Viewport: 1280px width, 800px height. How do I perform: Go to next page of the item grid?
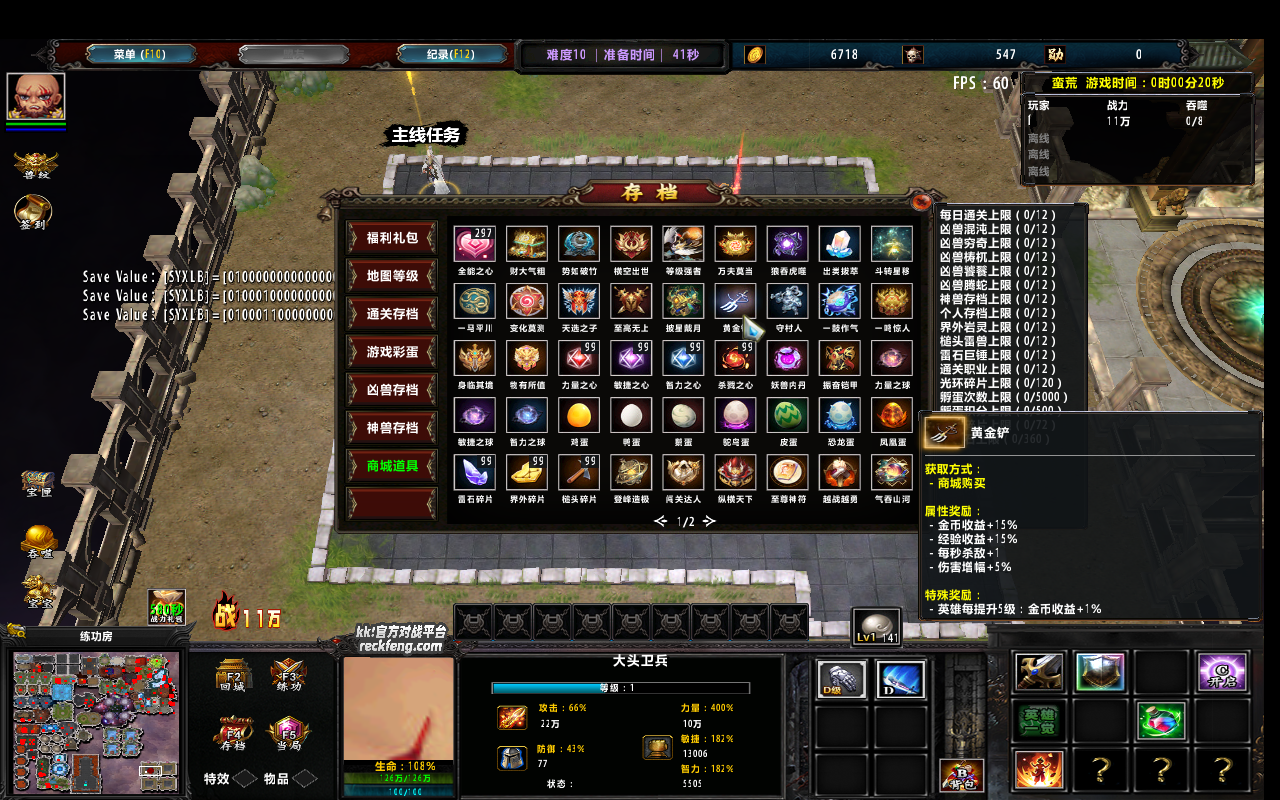point(708,520)
